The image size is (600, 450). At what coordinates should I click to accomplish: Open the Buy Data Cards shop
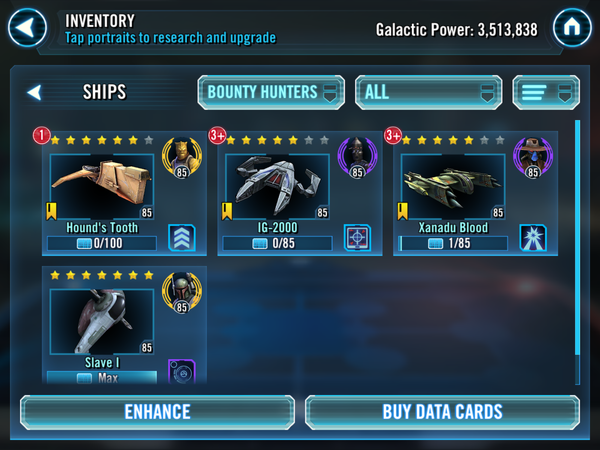click(442, 411)
